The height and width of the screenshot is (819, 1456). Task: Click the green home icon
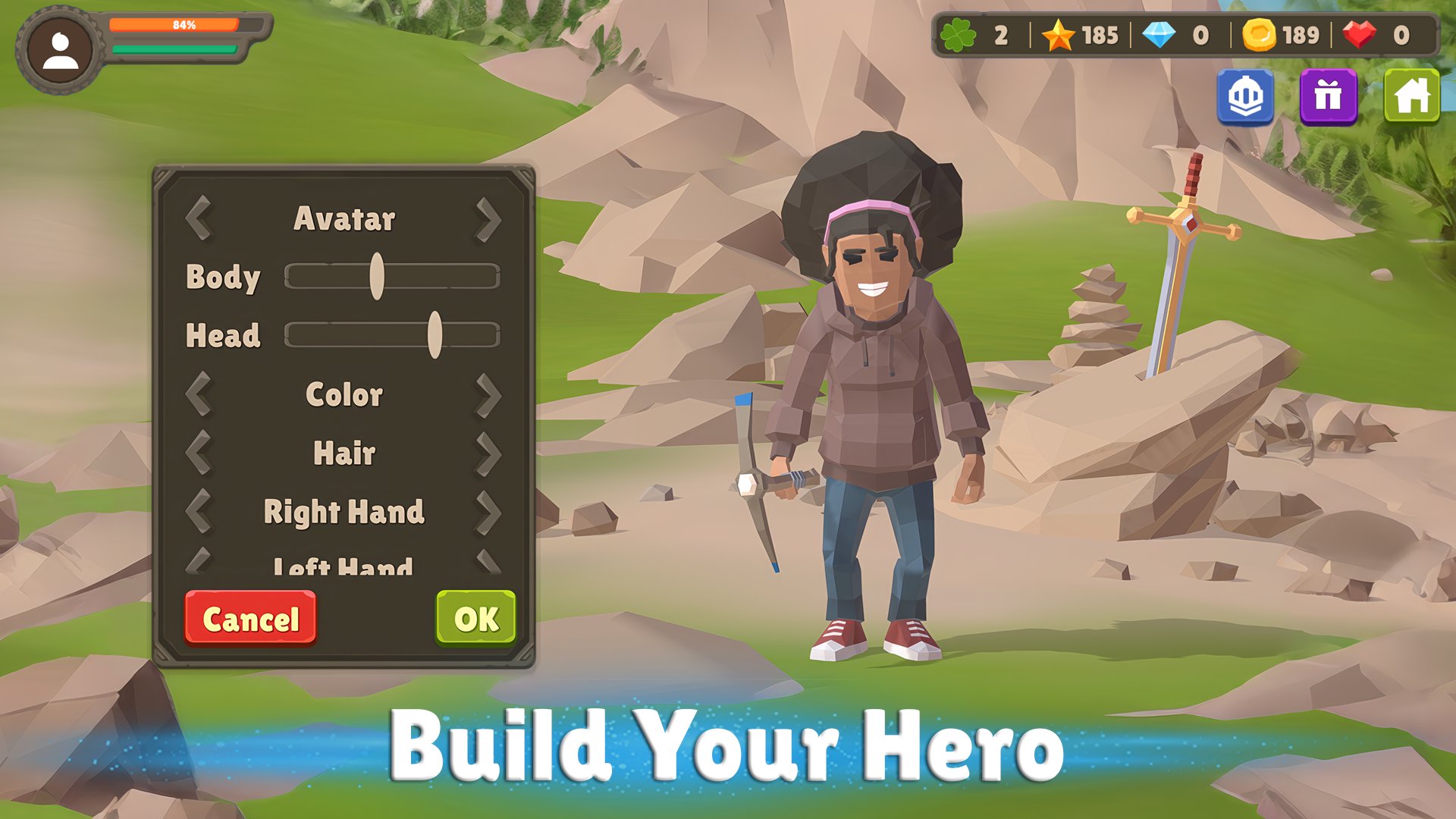[x=1412, y=97]
